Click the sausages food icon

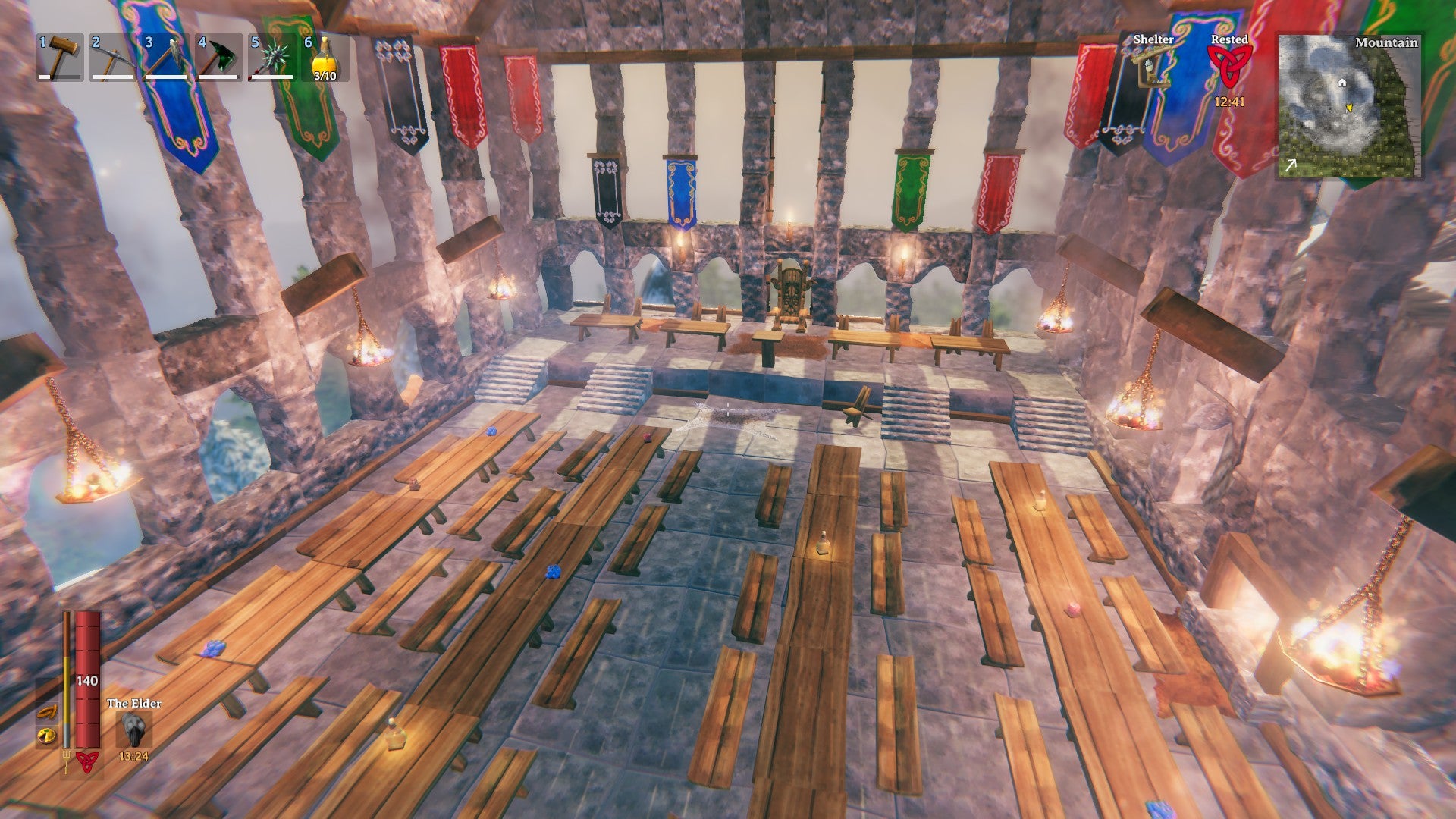(x=47, y=712)
